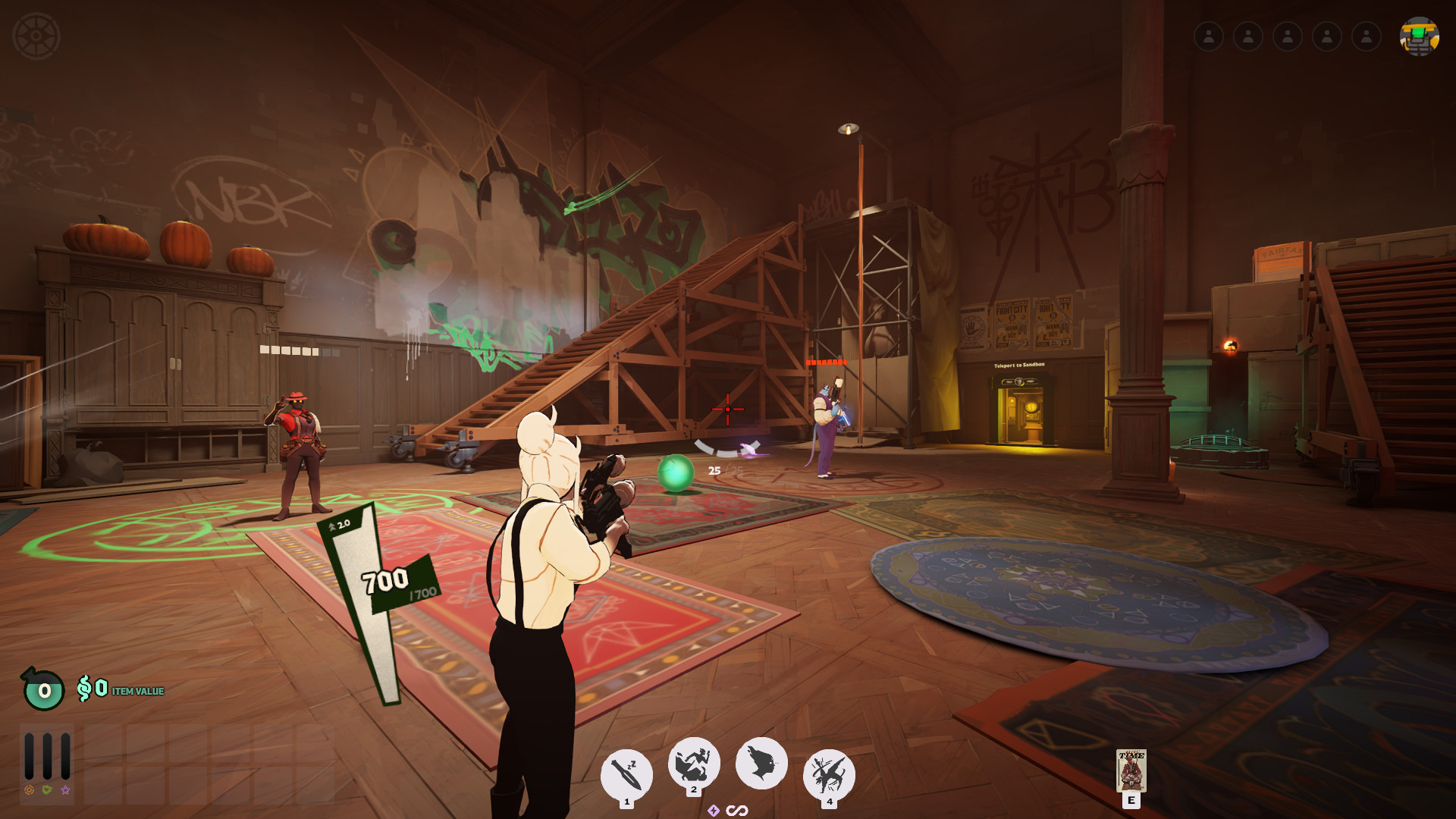The image size is (1456, 819).
Task: Trigger the winged creature ultimate ability
Action: 829,774
